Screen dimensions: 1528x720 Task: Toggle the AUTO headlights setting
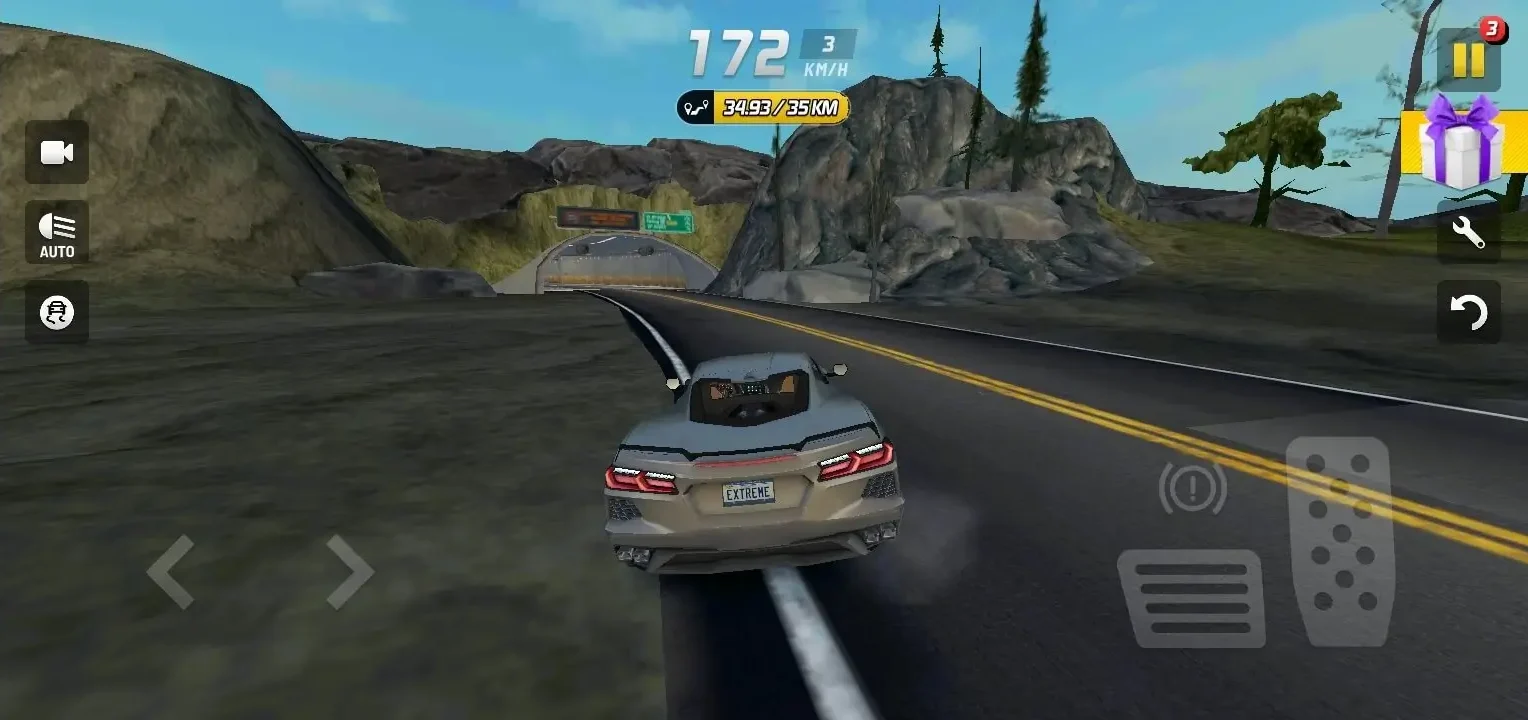[56, 232]
